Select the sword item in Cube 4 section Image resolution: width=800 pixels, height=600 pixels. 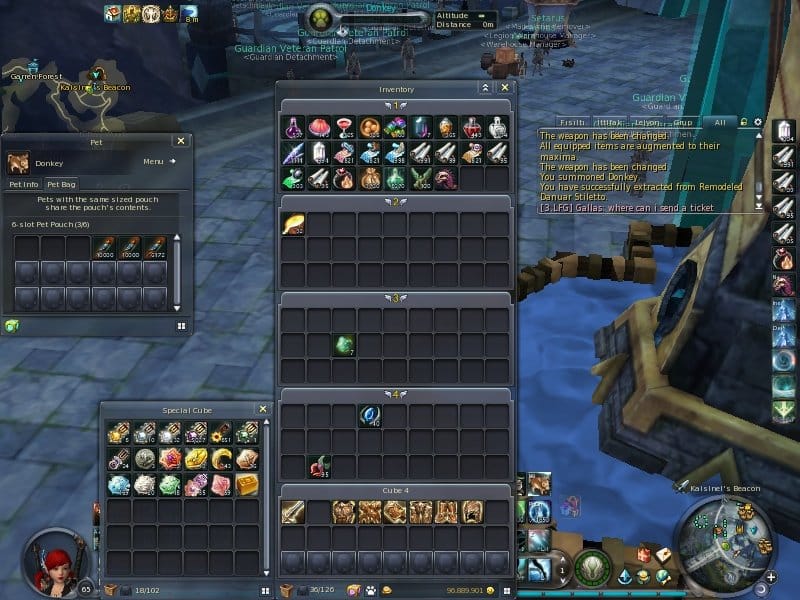(294, 512)
